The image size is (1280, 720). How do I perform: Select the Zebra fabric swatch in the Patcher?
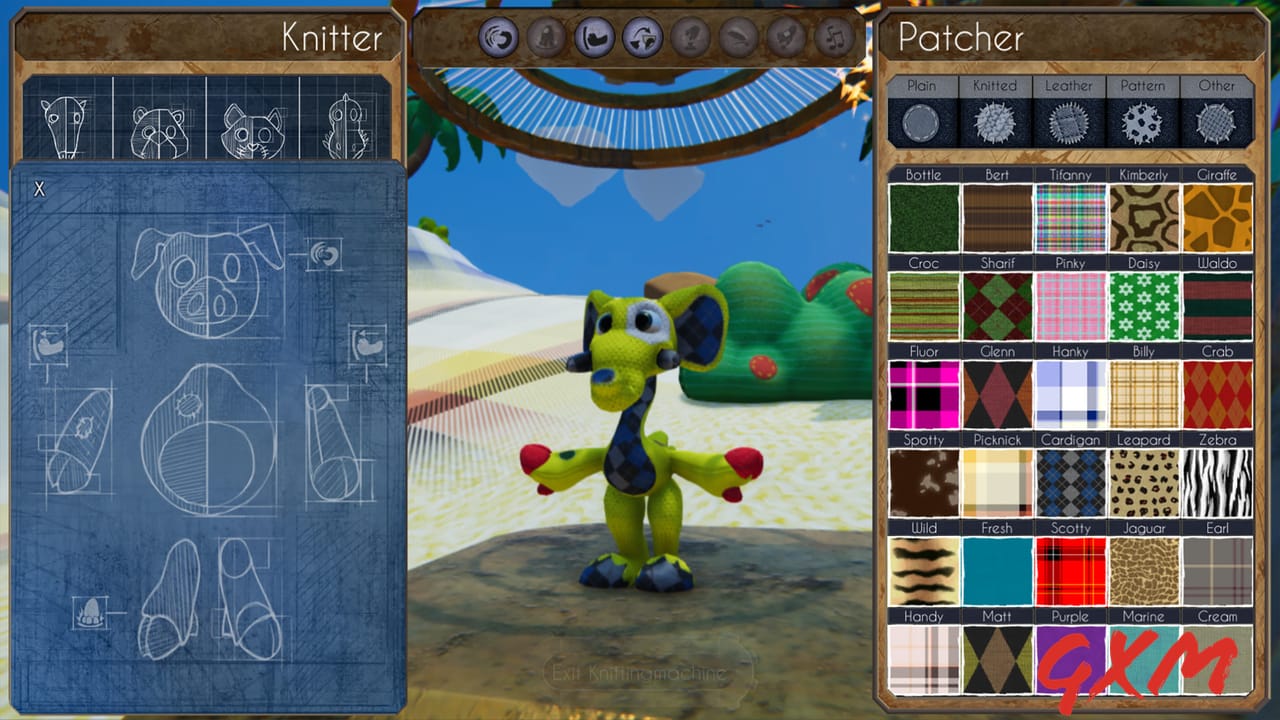[1217, 485]
